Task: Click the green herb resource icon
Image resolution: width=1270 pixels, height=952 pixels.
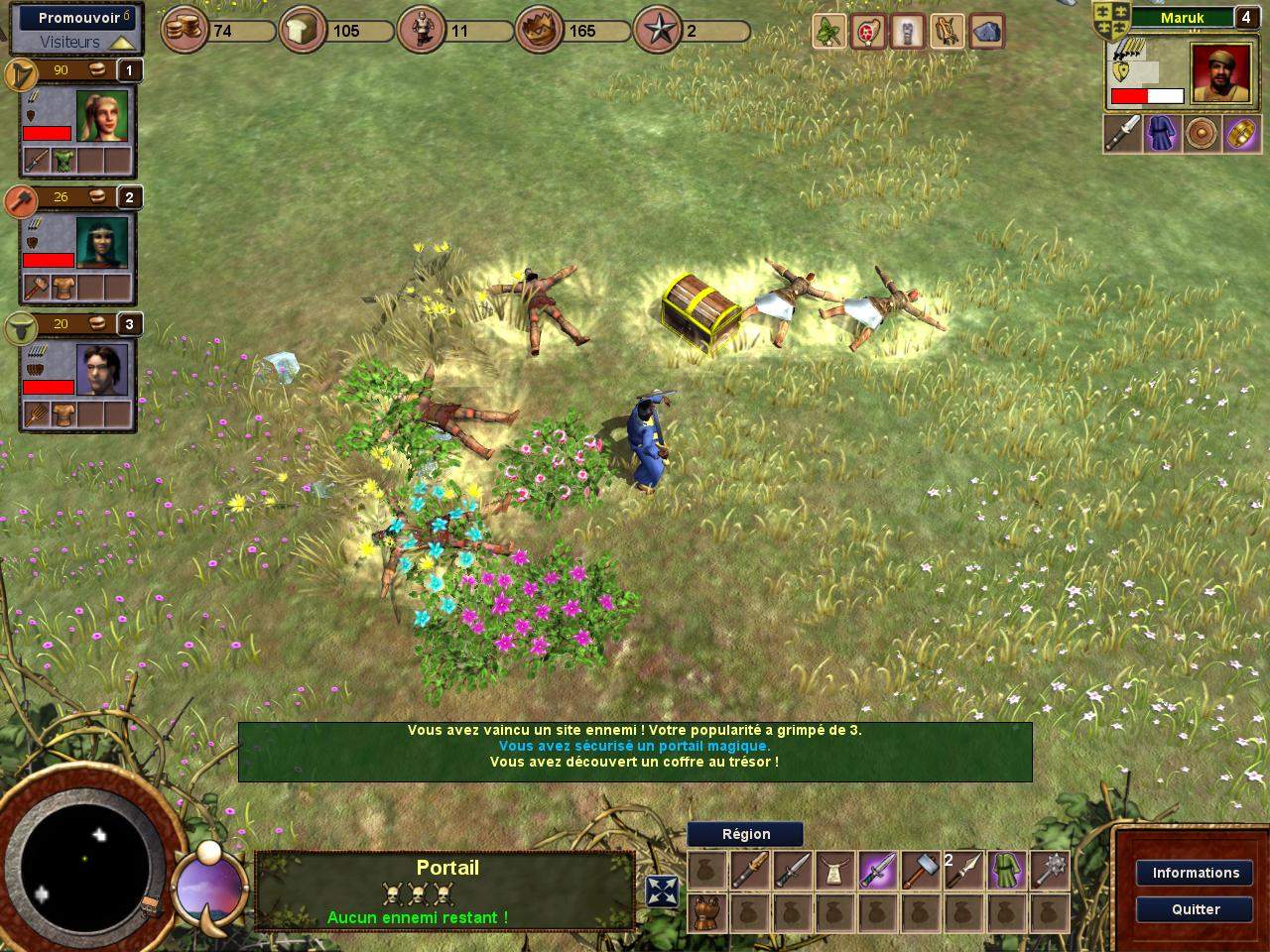Action: 829,33
